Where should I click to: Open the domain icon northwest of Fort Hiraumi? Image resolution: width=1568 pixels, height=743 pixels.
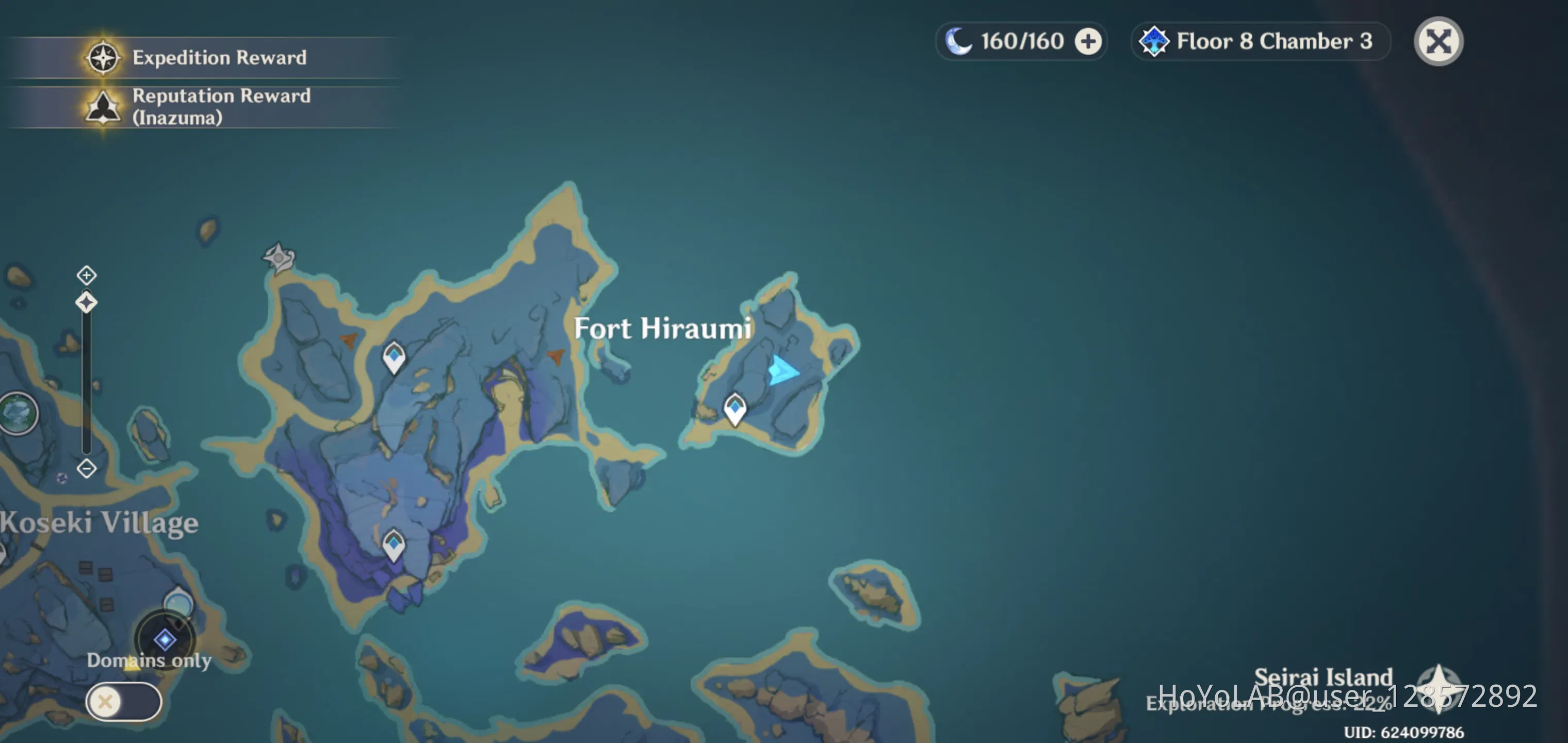[277, 259]
